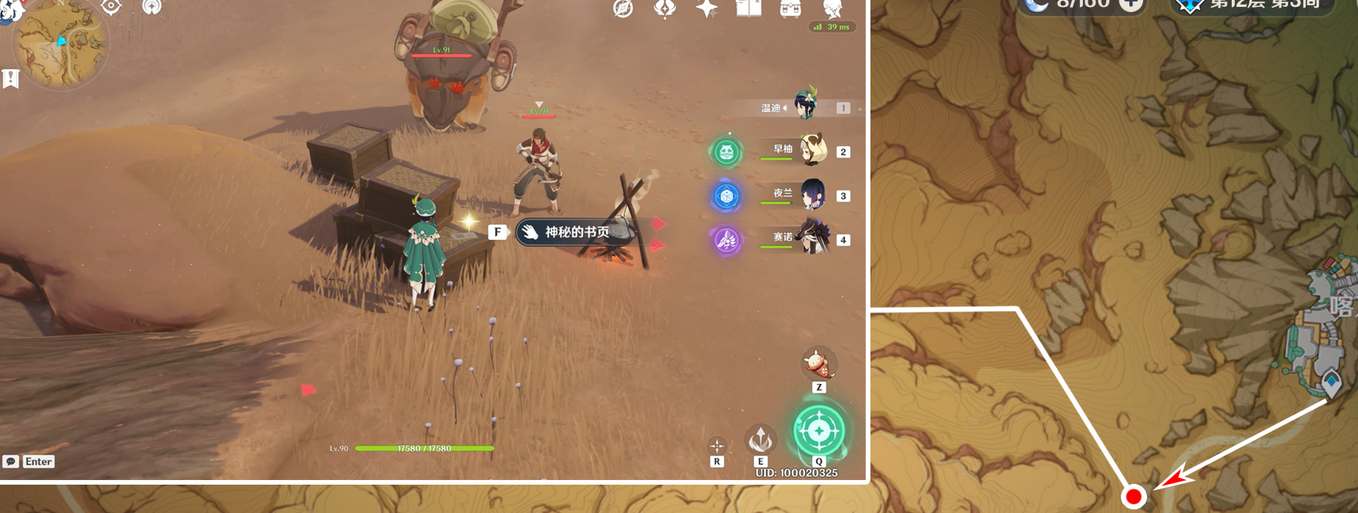Select active character 温迪 in party list

click(x=804, y=106)
